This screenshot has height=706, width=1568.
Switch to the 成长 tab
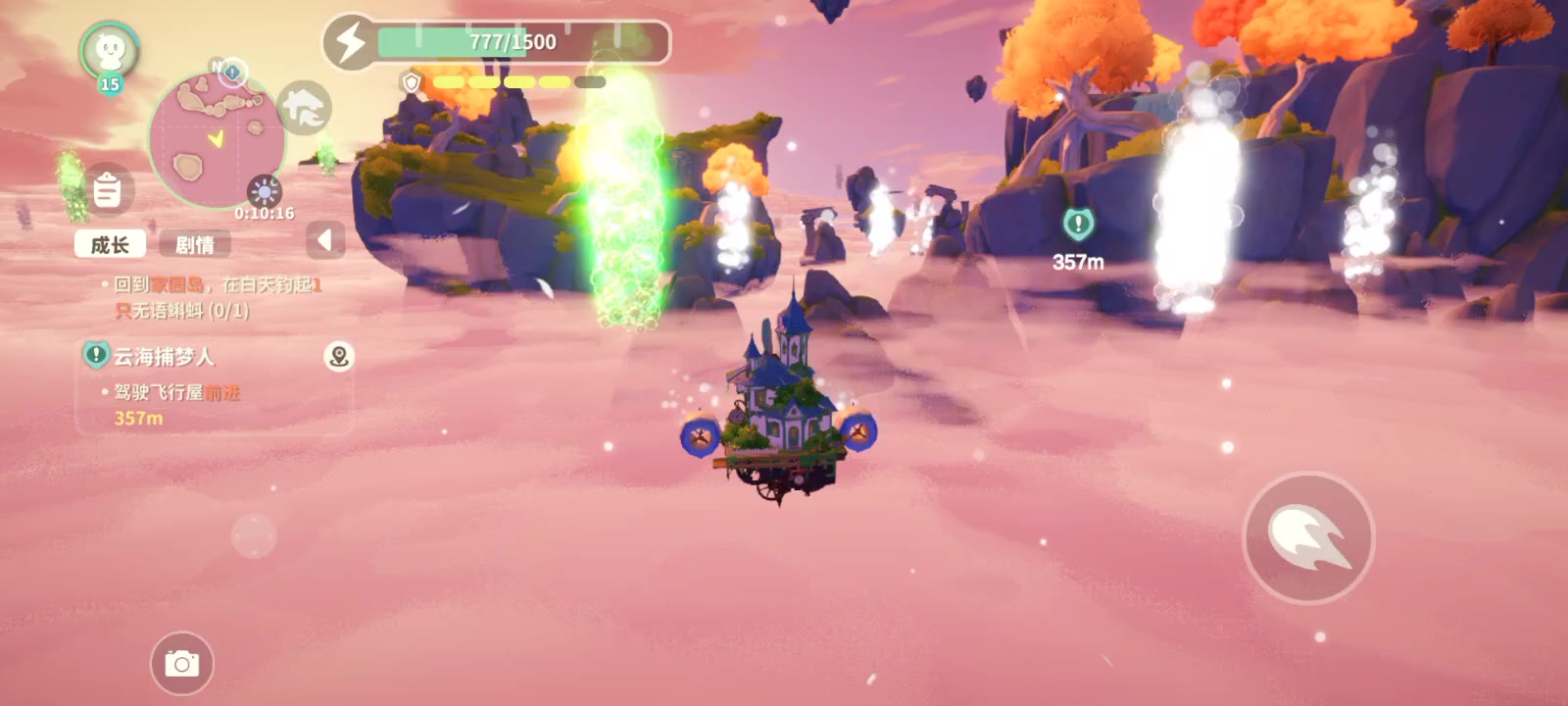(110, 244)
